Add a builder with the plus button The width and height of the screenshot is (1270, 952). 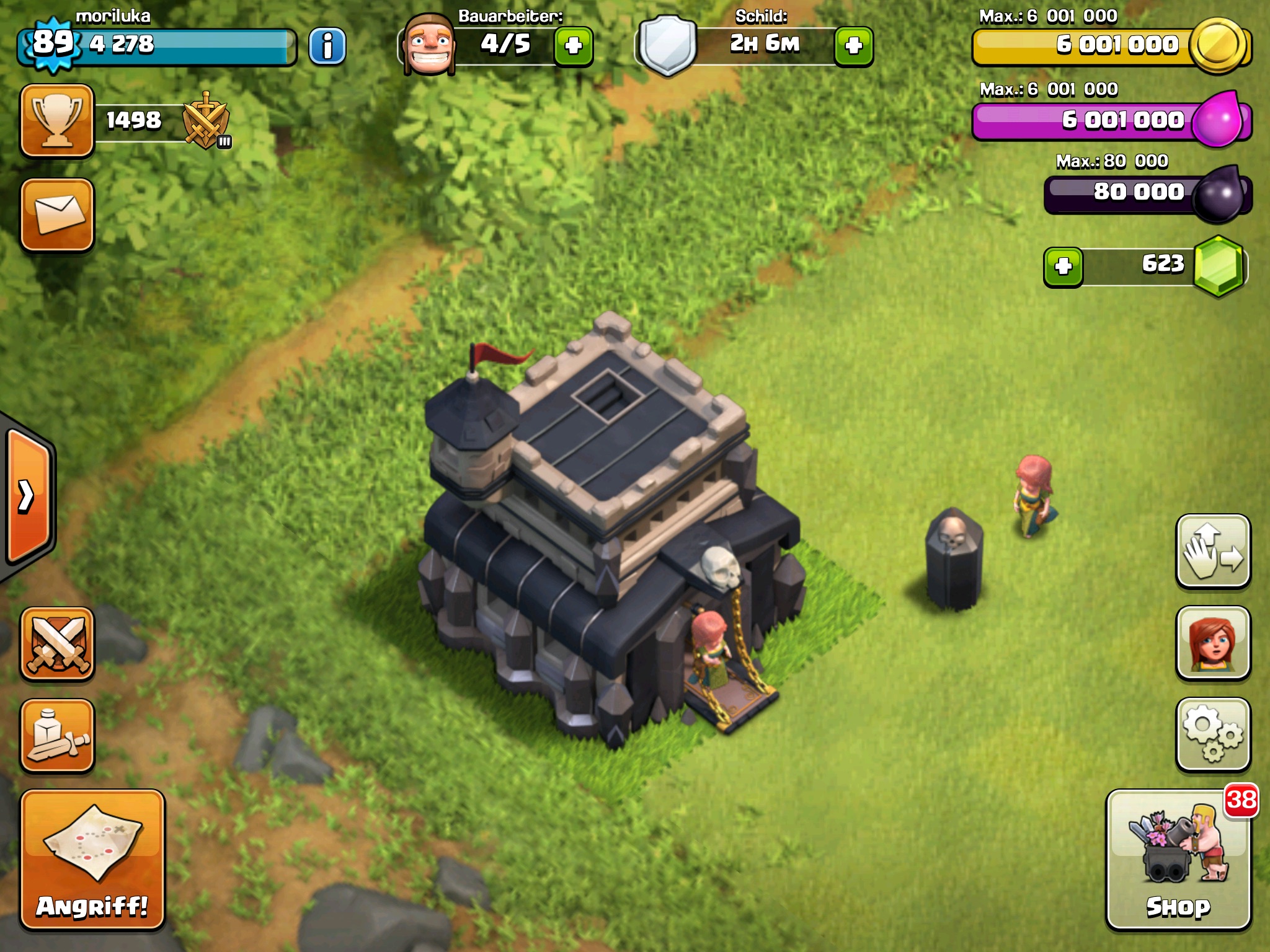click(574, 46)
